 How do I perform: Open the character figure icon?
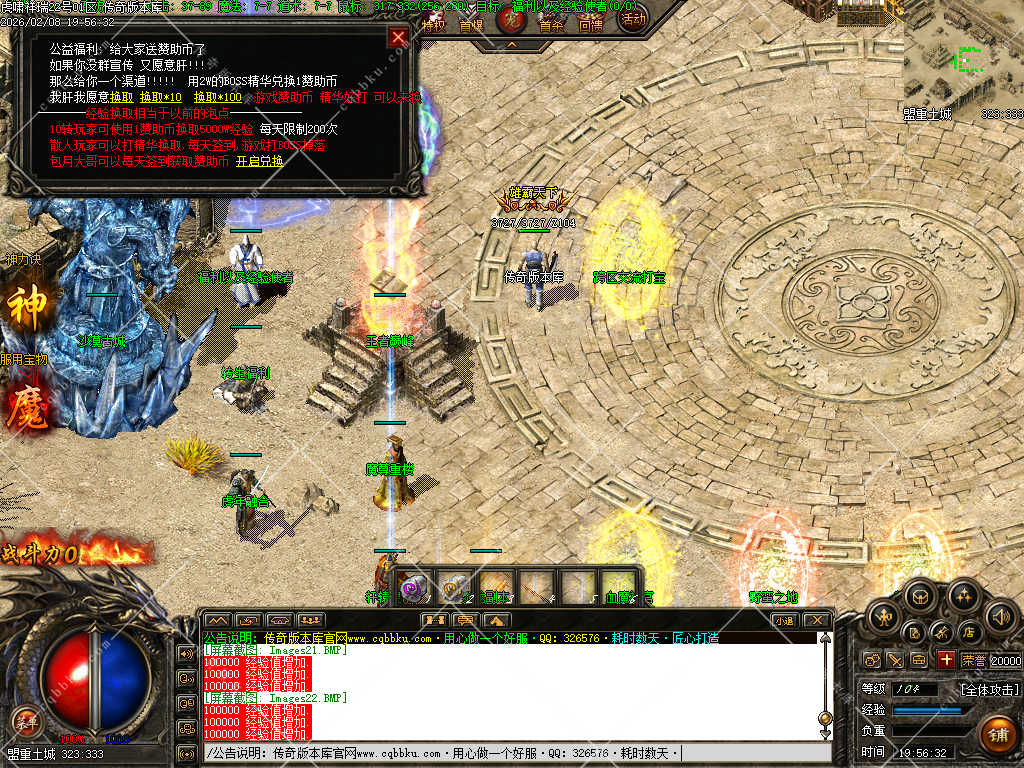(x=884, y=618)
